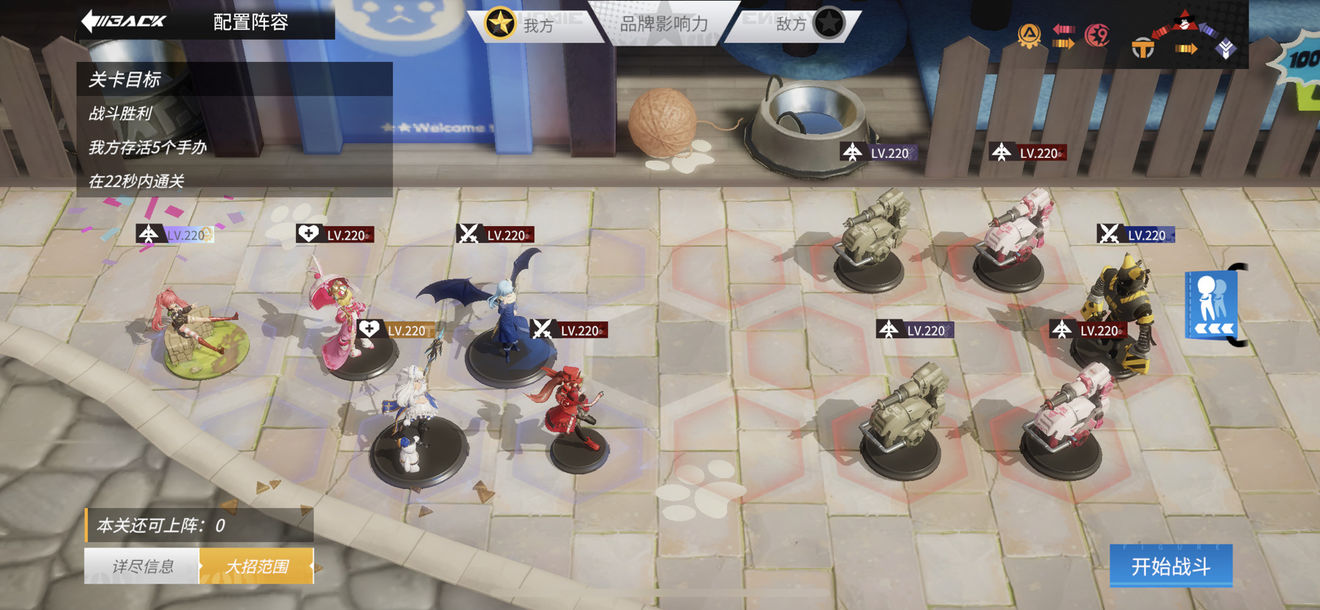The height and width of the screenshot is (610, 1320).
Task: Show 详尽信息 detailed info
Action: tap(143, 566)
